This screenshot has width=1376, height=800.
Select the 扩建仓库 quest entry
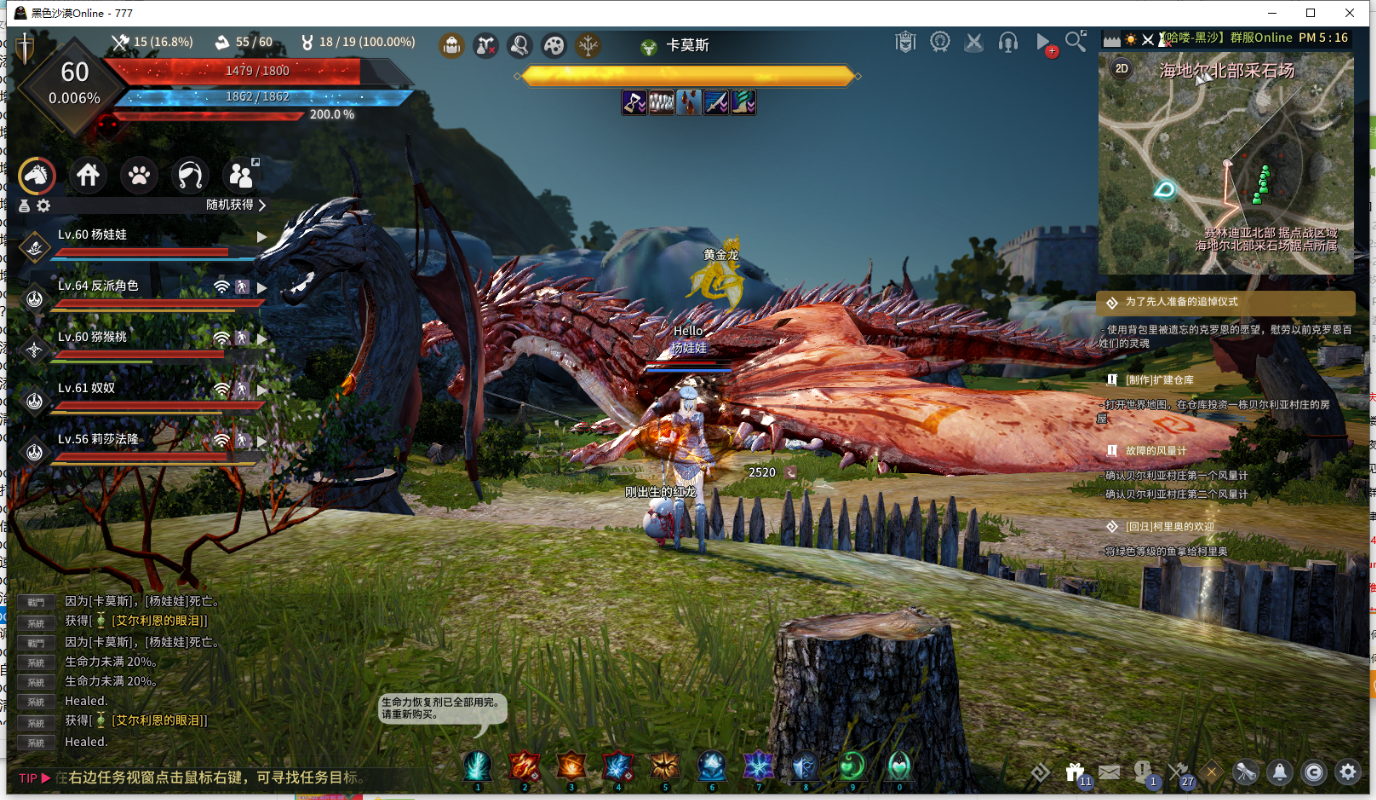(1159, 380)
